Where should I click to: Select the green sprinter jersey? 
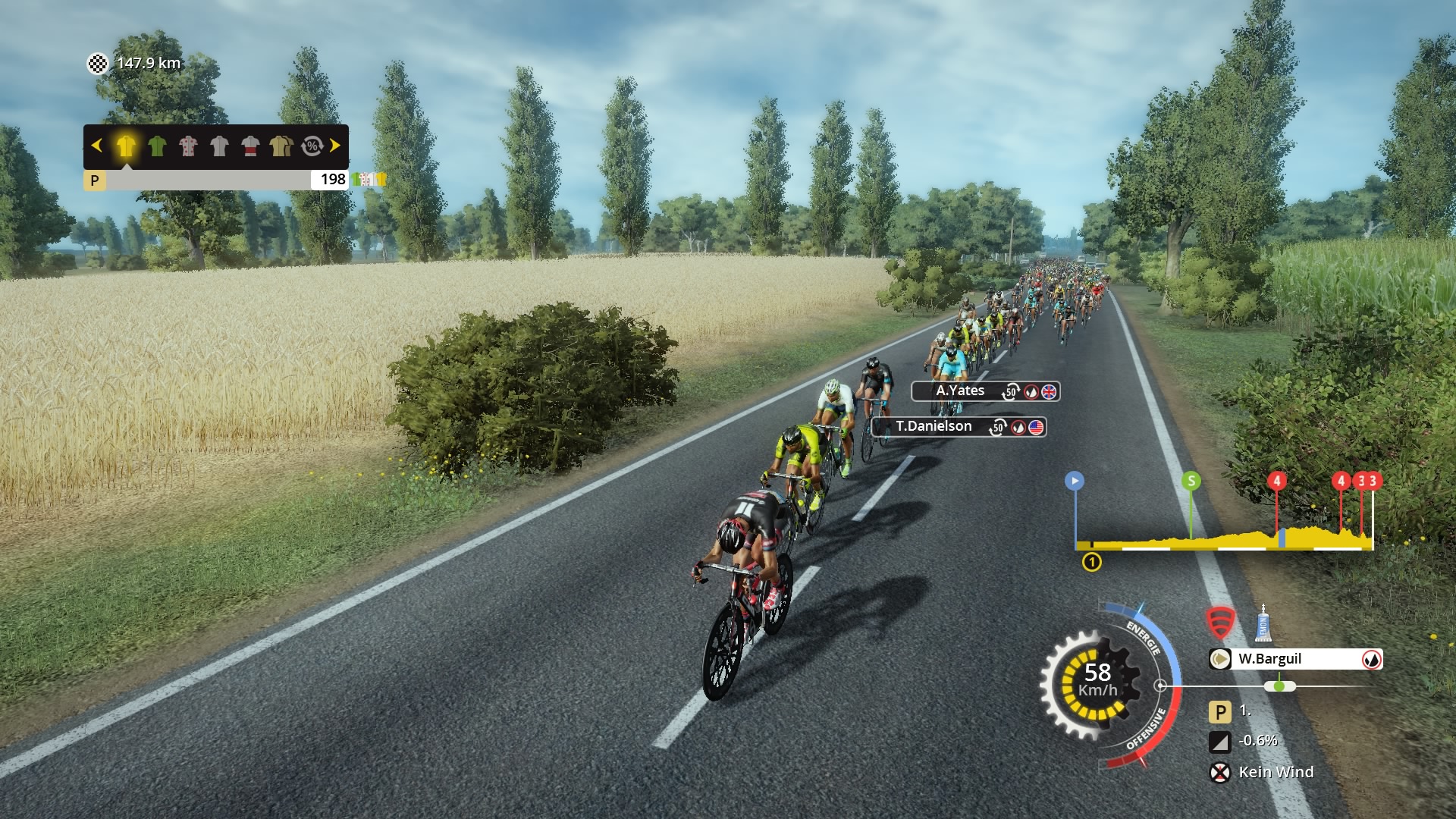click(158, 146)
